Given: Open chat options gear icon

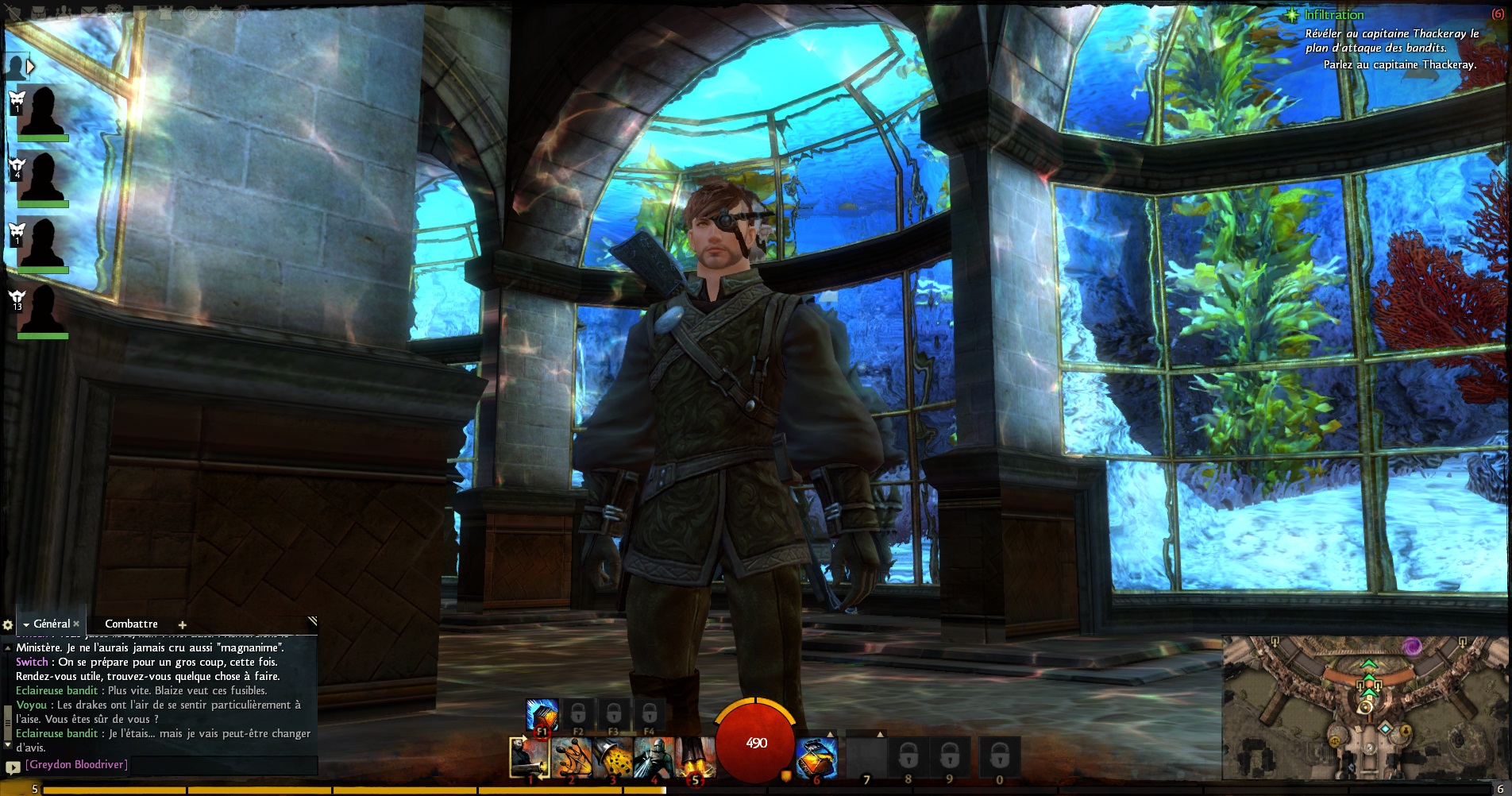Looking at the screenshot, I should coord(8,625).
